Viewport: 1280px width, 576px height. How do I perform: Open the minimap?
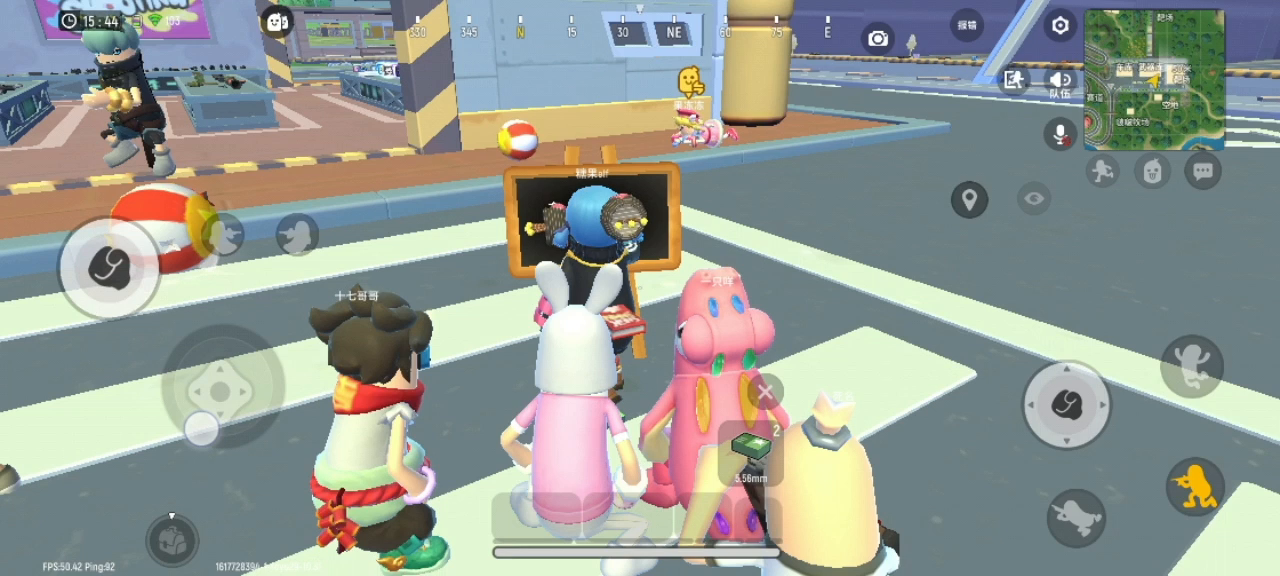click(x=1153, y=78)
